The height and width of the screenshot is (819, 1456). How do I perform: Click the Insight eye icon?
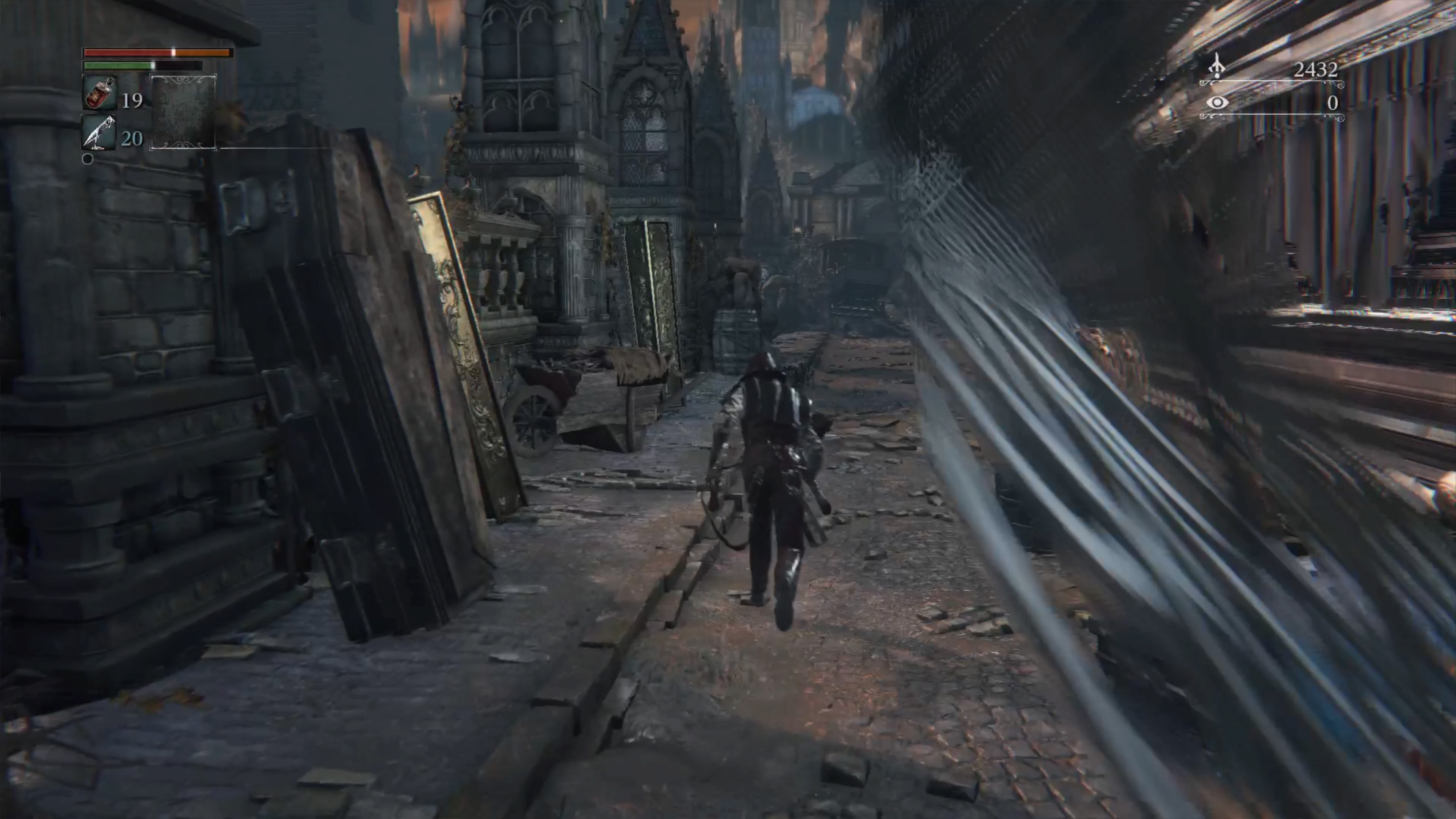1217,102
